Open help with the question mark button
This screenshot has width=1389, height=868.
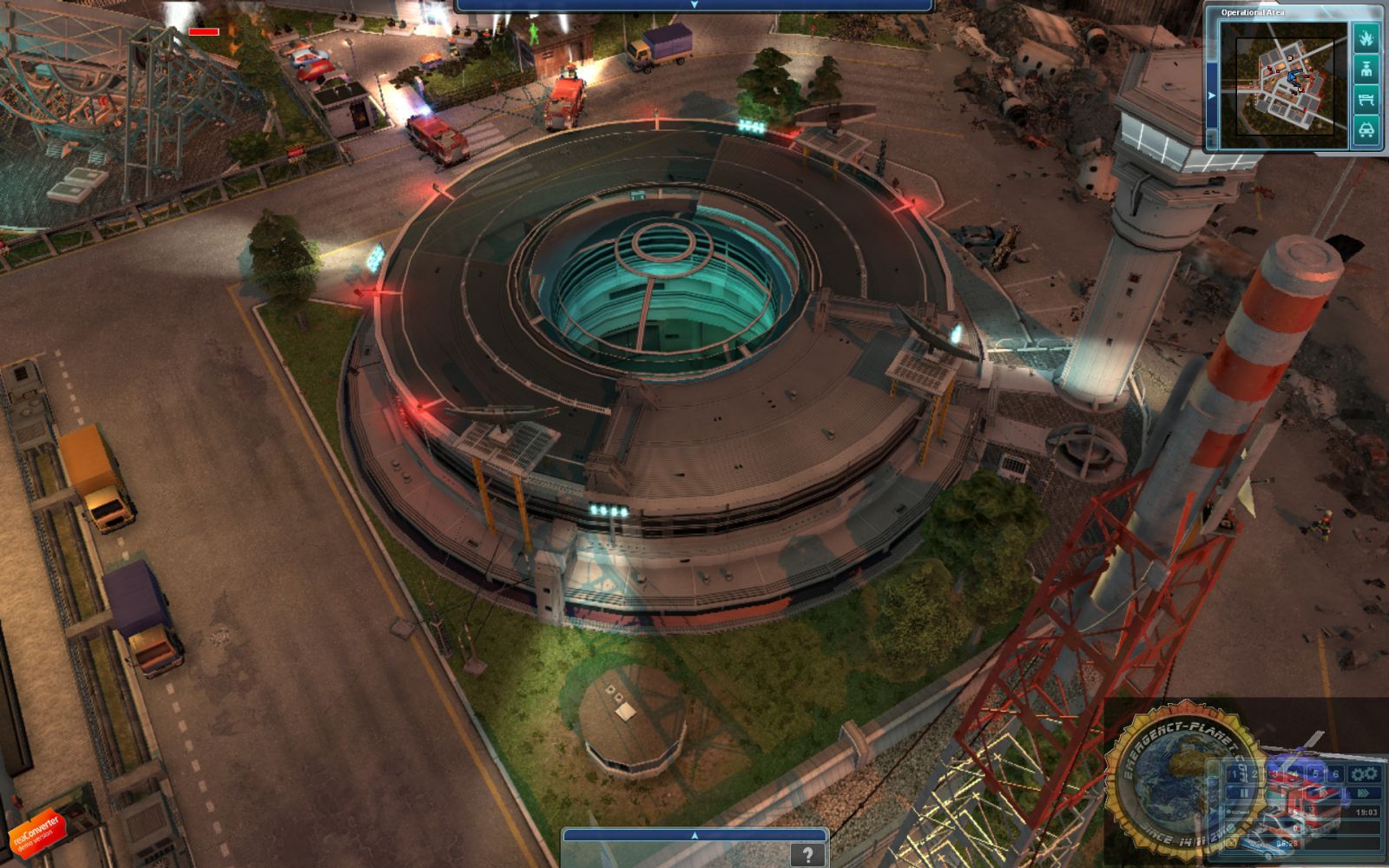coord(807,855)
